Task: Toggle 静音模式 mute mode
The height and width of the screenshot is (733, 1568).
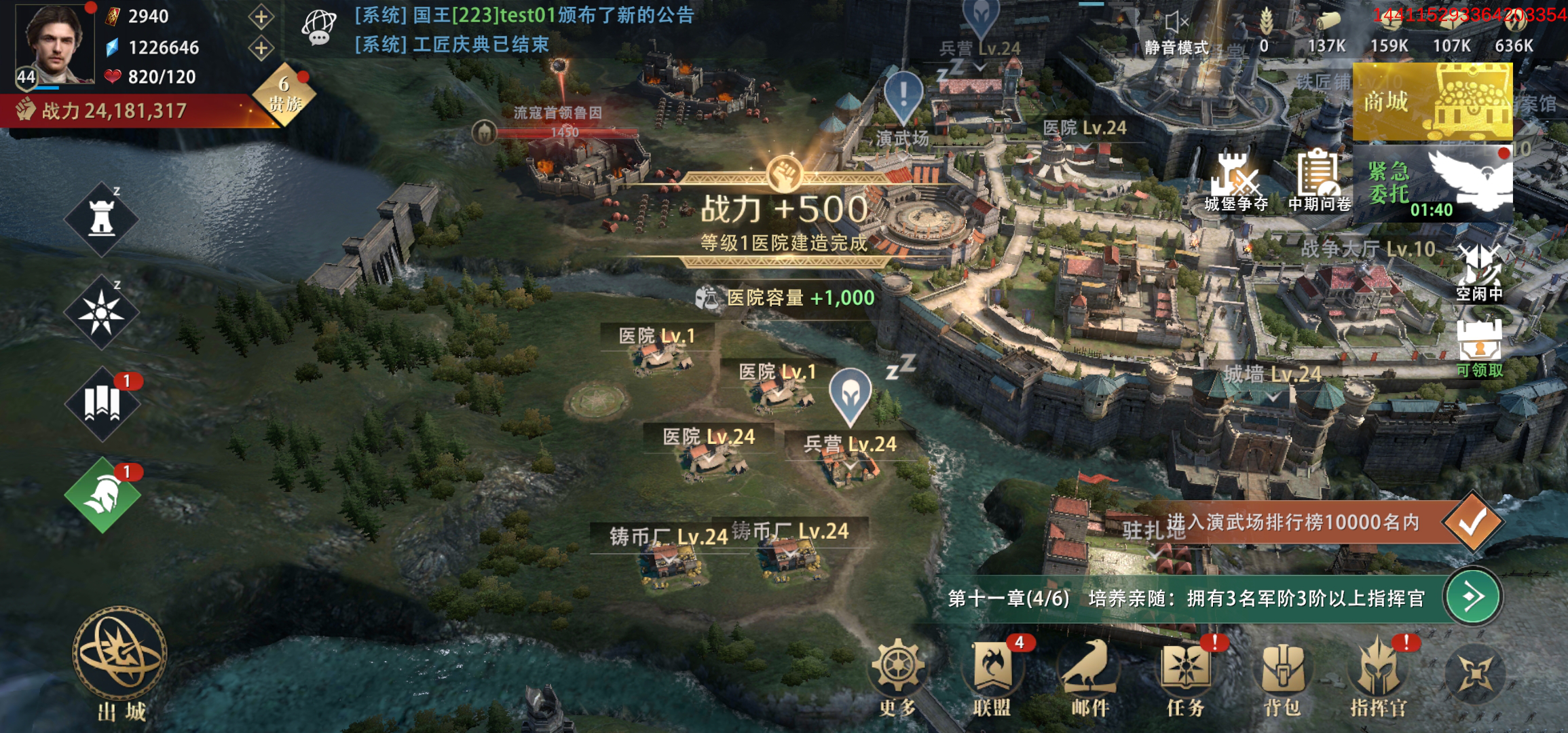Action: pyautogui.click(x=1176, y=34)
